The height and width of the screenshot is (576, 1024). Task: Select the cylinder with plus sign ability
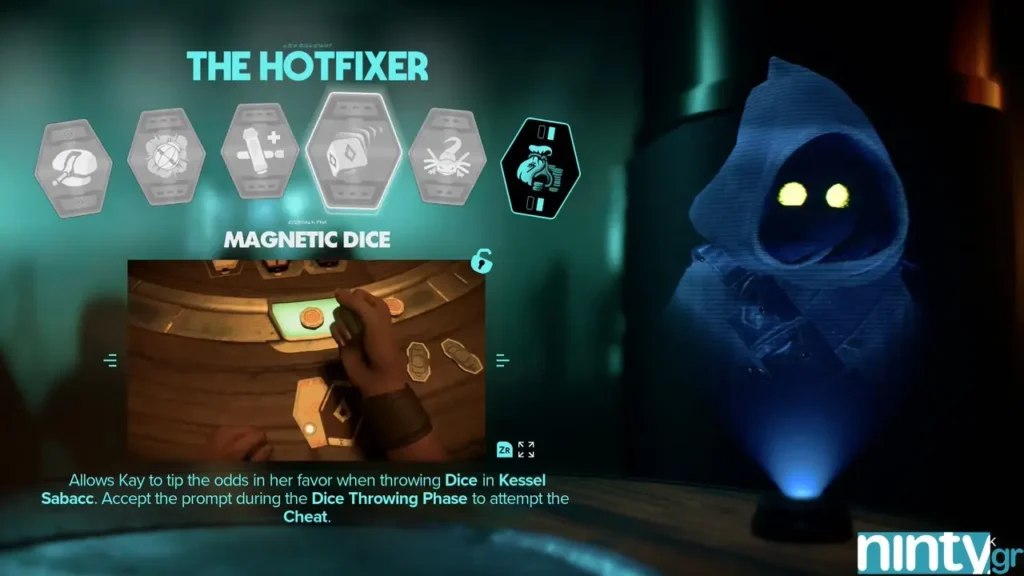[259, 158]
